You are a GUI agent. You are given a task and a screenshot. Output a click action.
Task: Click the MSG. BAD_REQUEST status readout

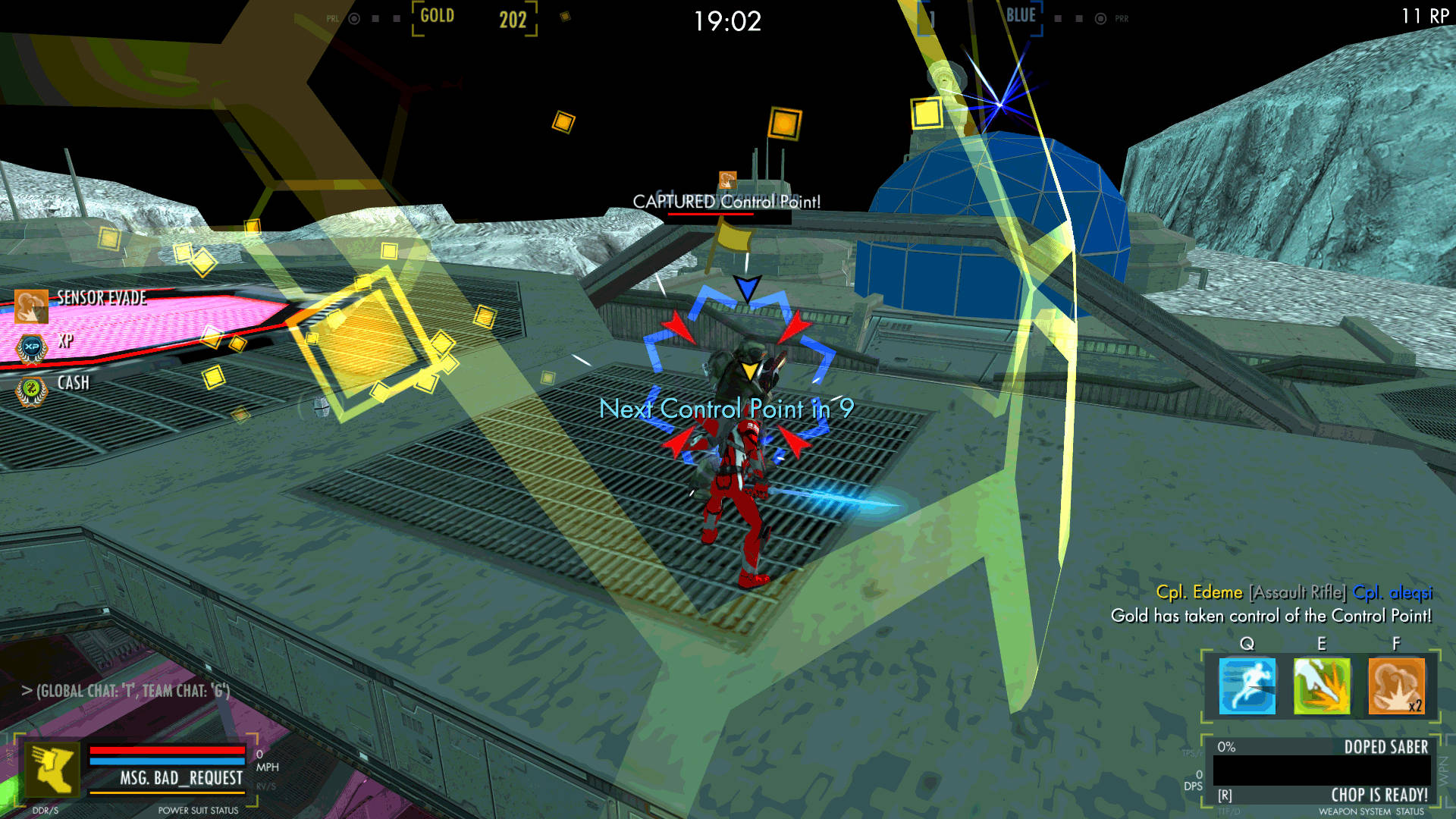click(x=180, y=778)
